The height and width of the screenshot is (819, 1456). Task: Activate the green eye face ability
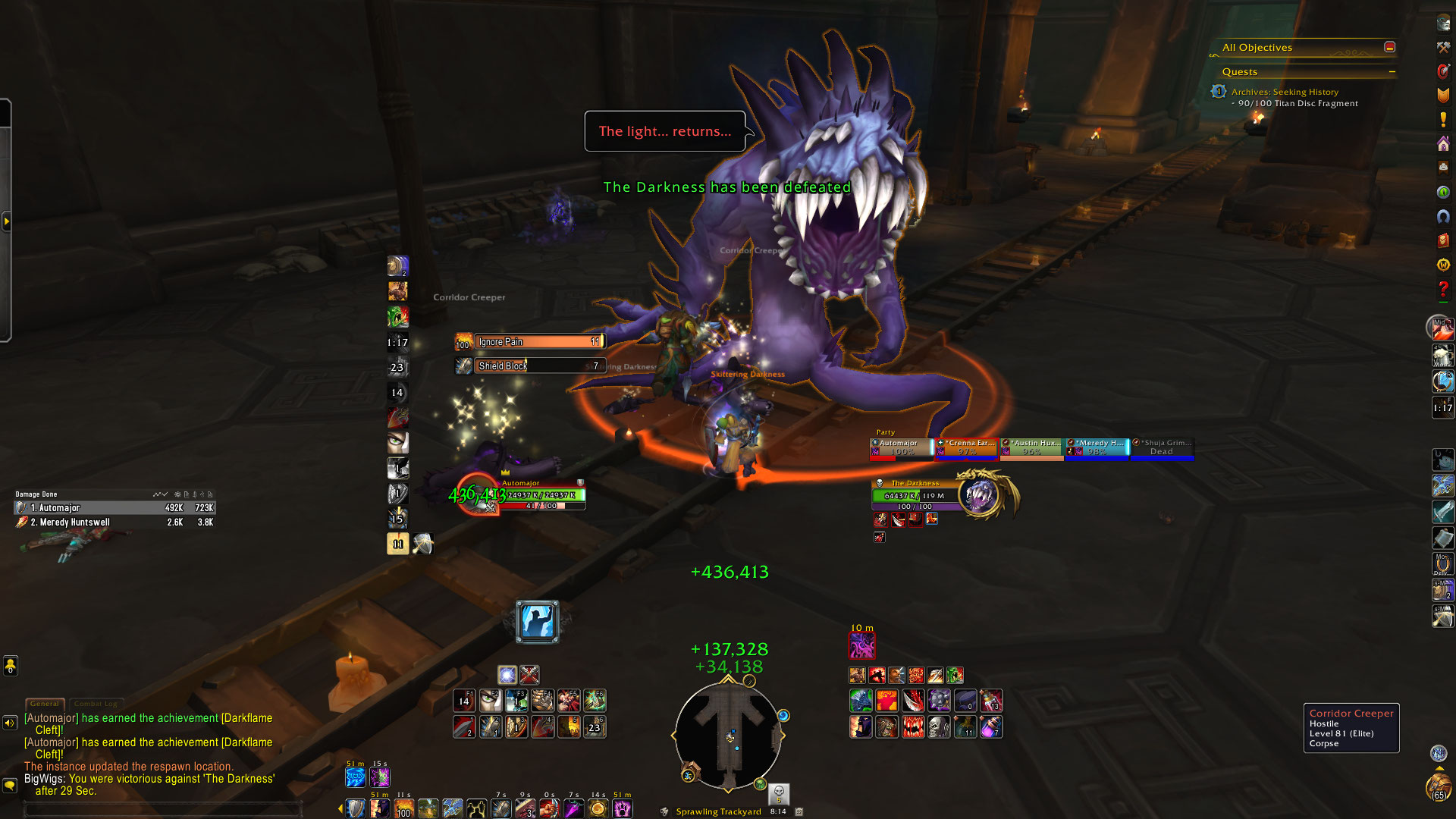[397, 442]
